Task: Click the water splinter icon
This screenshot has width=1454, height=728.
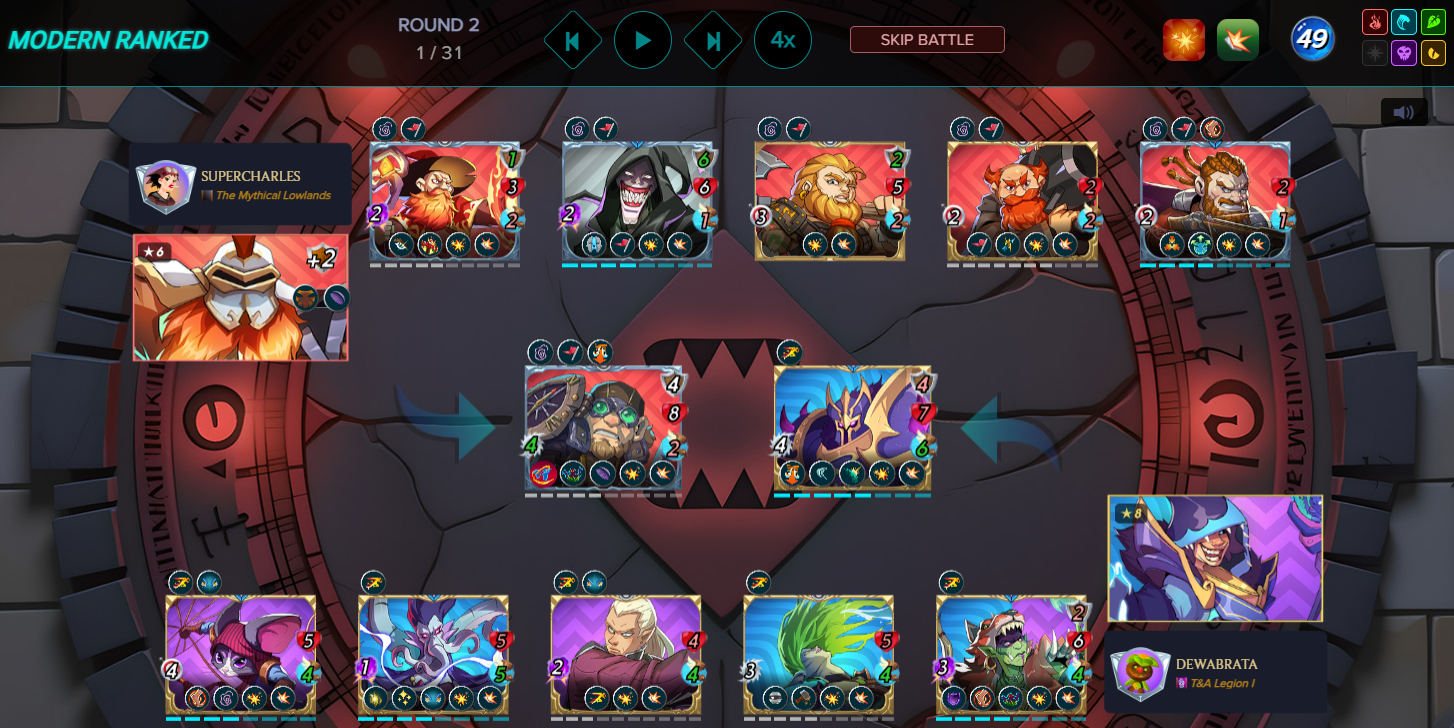Action: click(x=1404, y=21)
